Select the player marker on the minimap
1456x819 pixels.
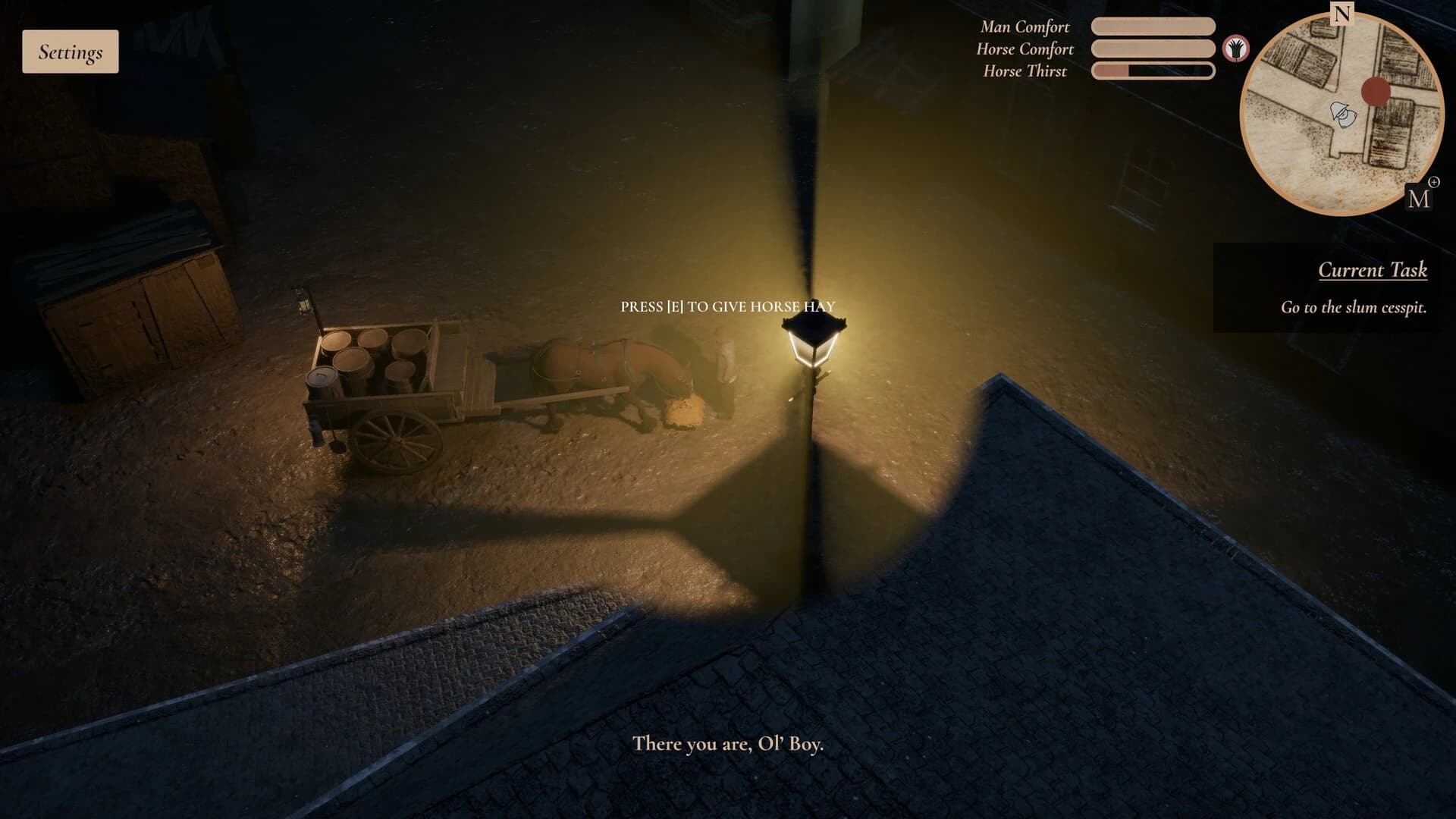pos(1342,116)
